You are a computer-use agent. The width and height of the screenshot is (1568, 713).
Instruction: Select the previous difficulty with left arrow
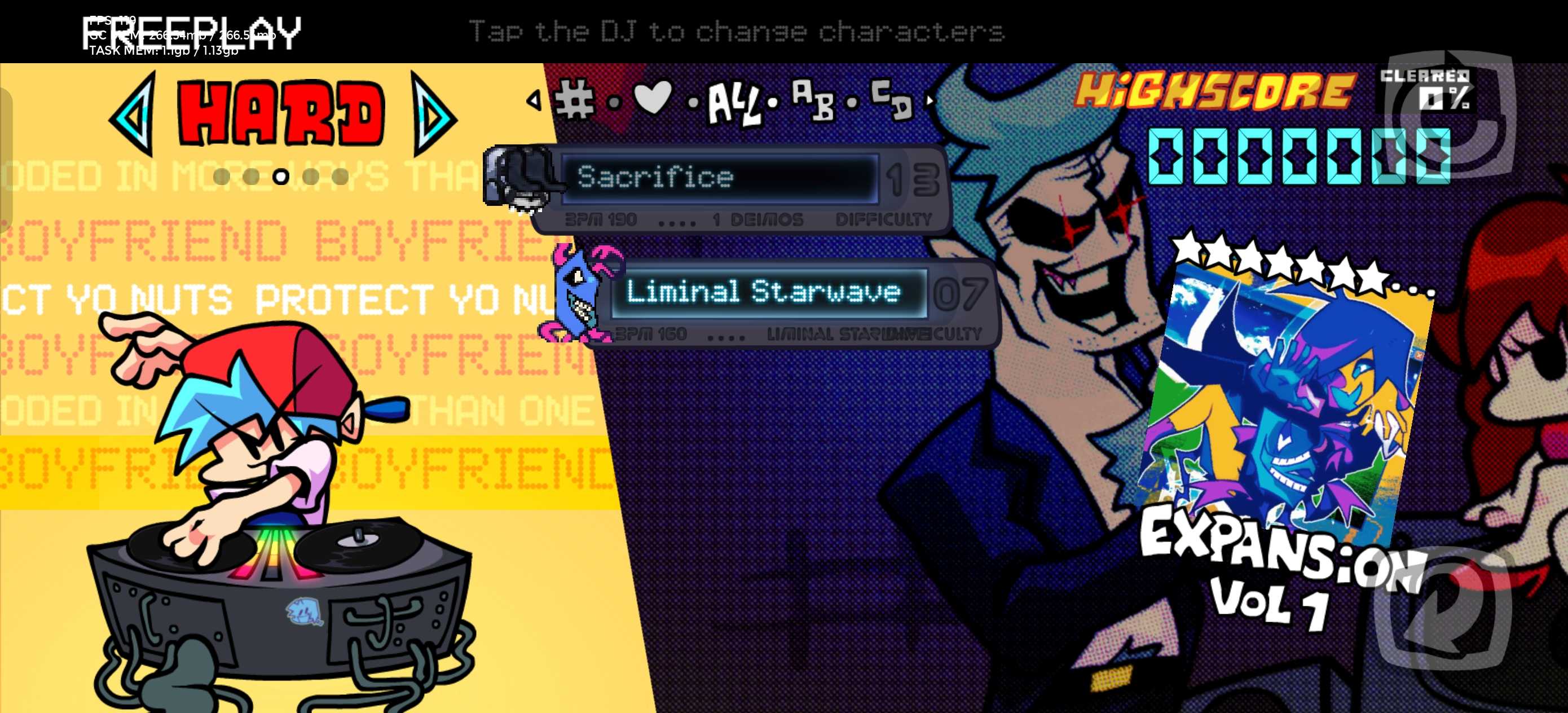click(132, 114)
